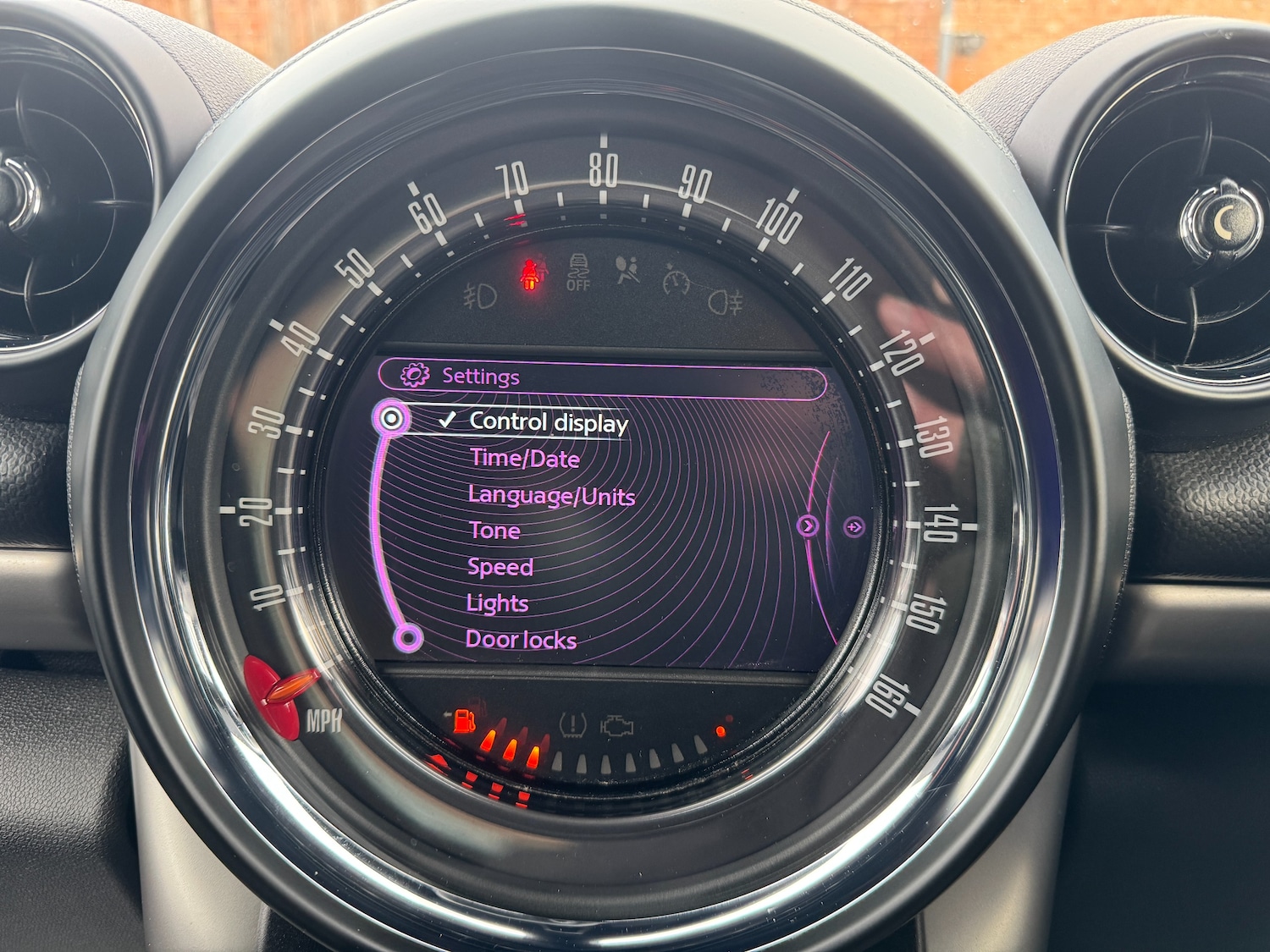Expand the Language/Units option
Screen dimensions: 1270x952
coord(550,498)
